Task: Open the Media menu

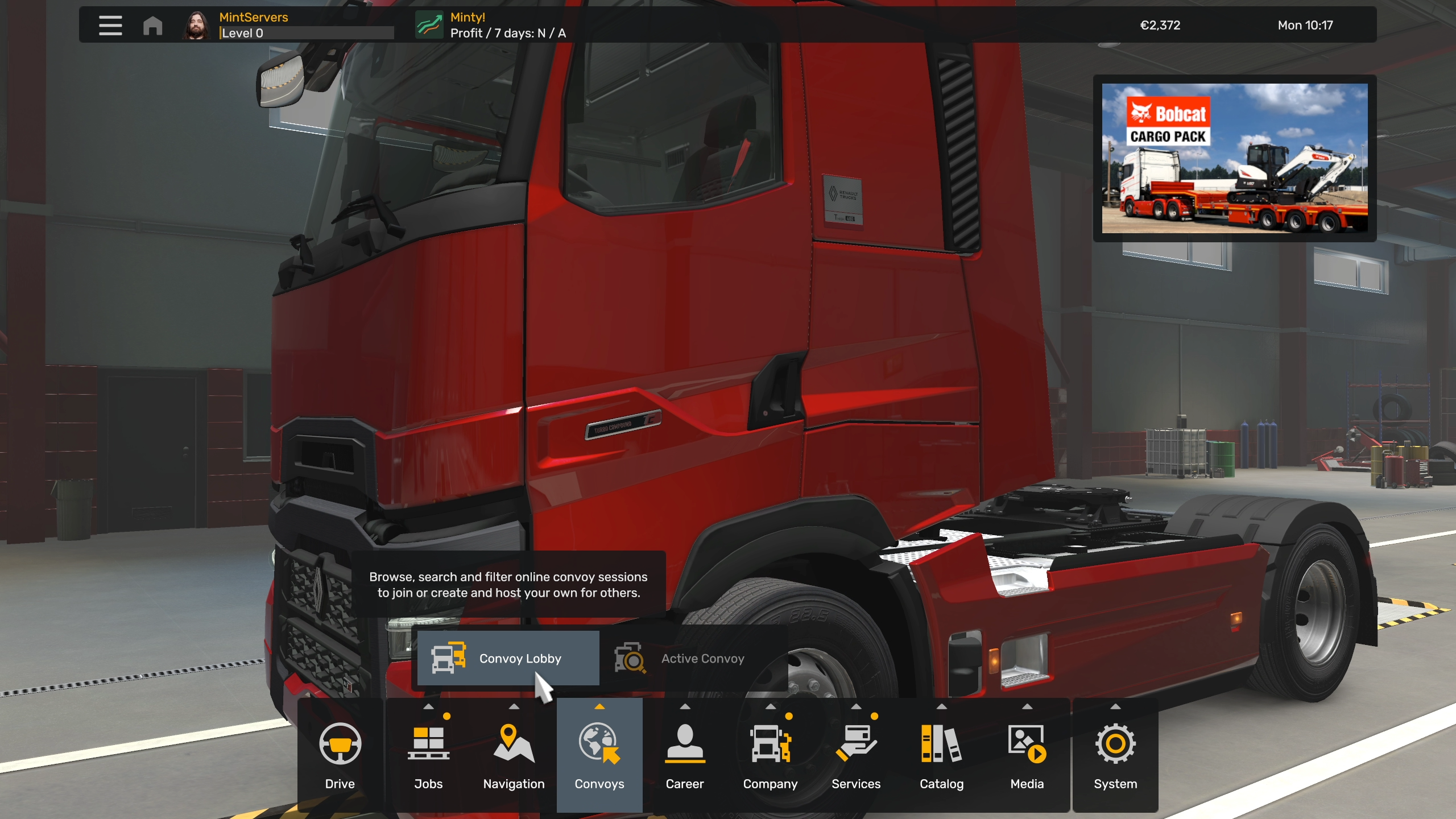Action: 1027,755
